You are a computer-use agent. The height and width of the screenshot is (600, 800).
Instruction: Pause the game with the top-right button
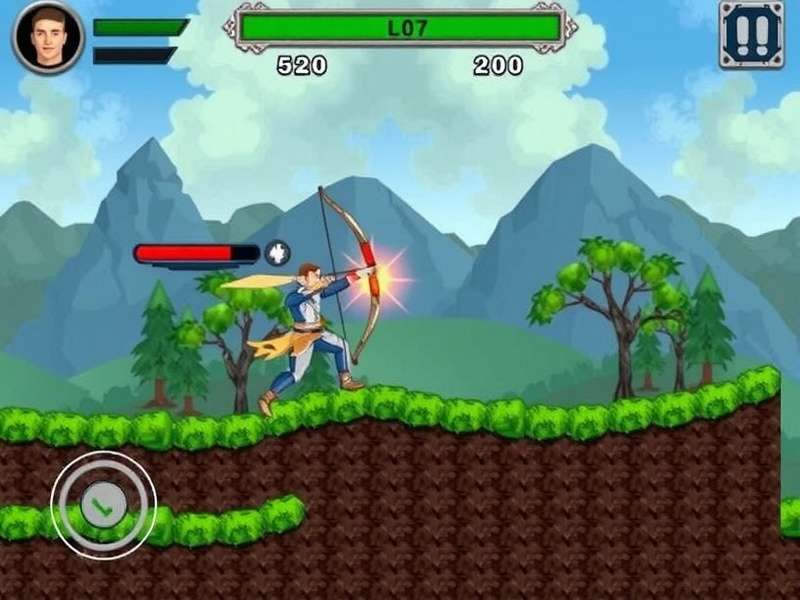751,35
